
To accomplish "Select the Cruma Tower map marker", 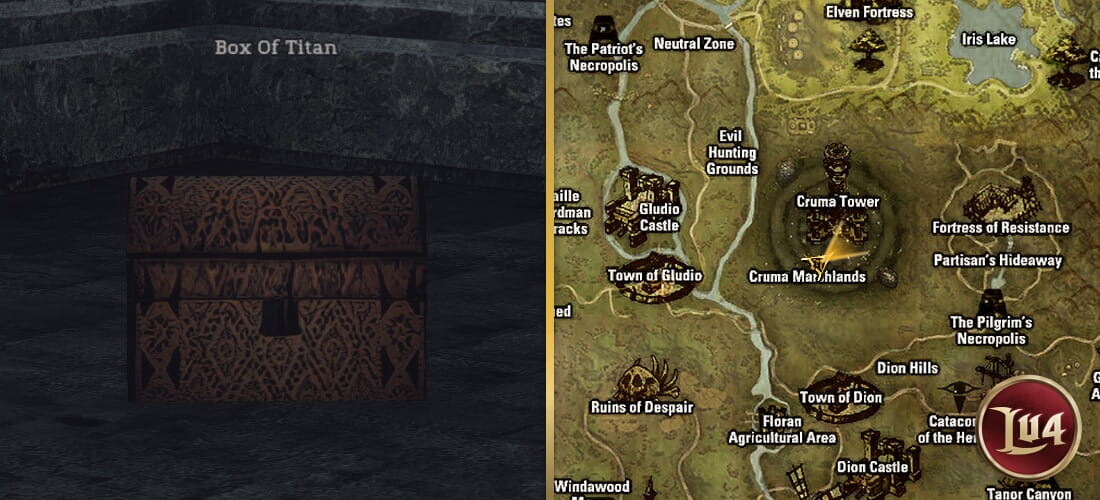I will [837, 168].
